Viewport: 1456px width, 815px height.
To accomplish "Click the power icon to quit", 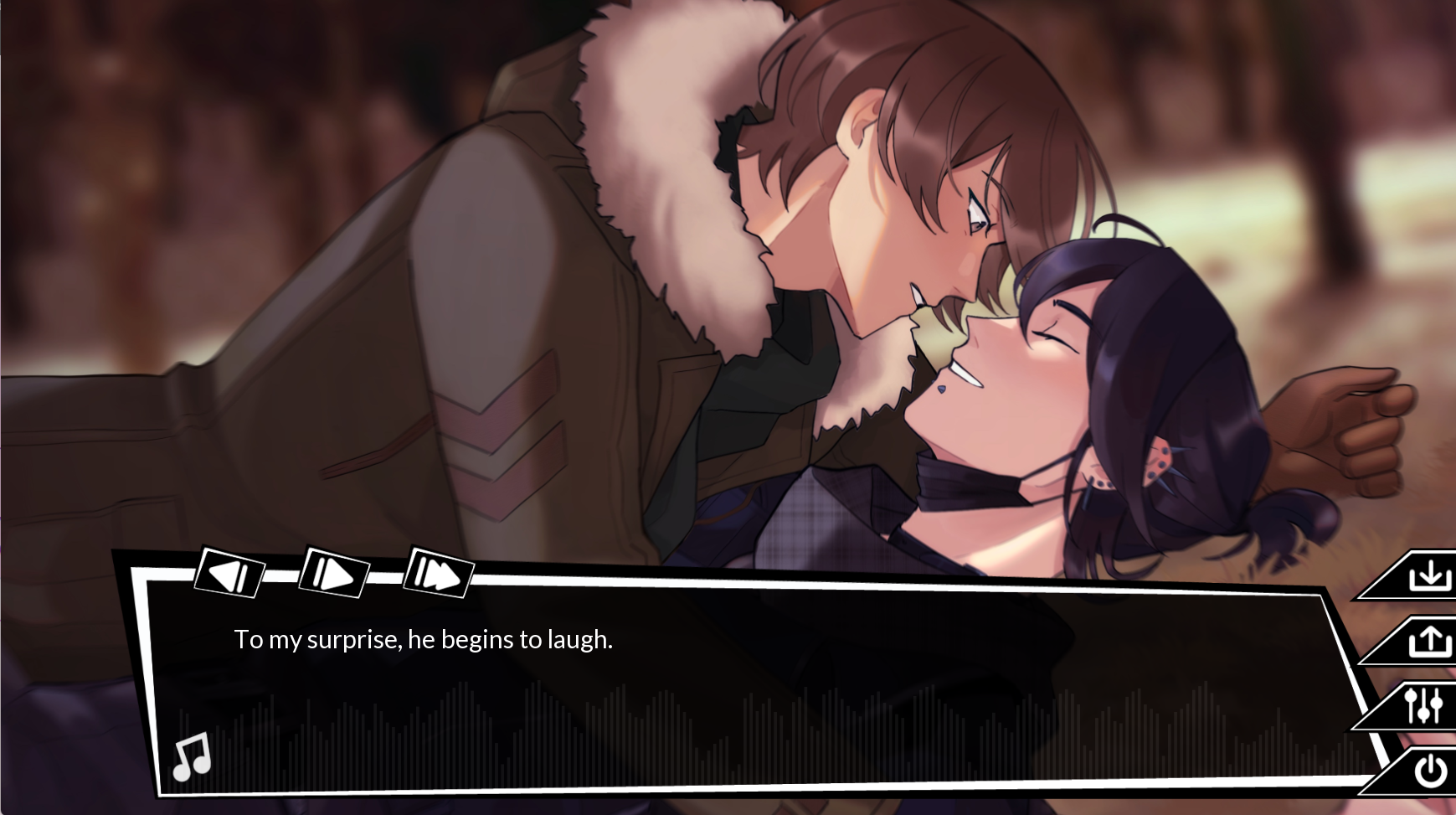I will click(1429, 771).
